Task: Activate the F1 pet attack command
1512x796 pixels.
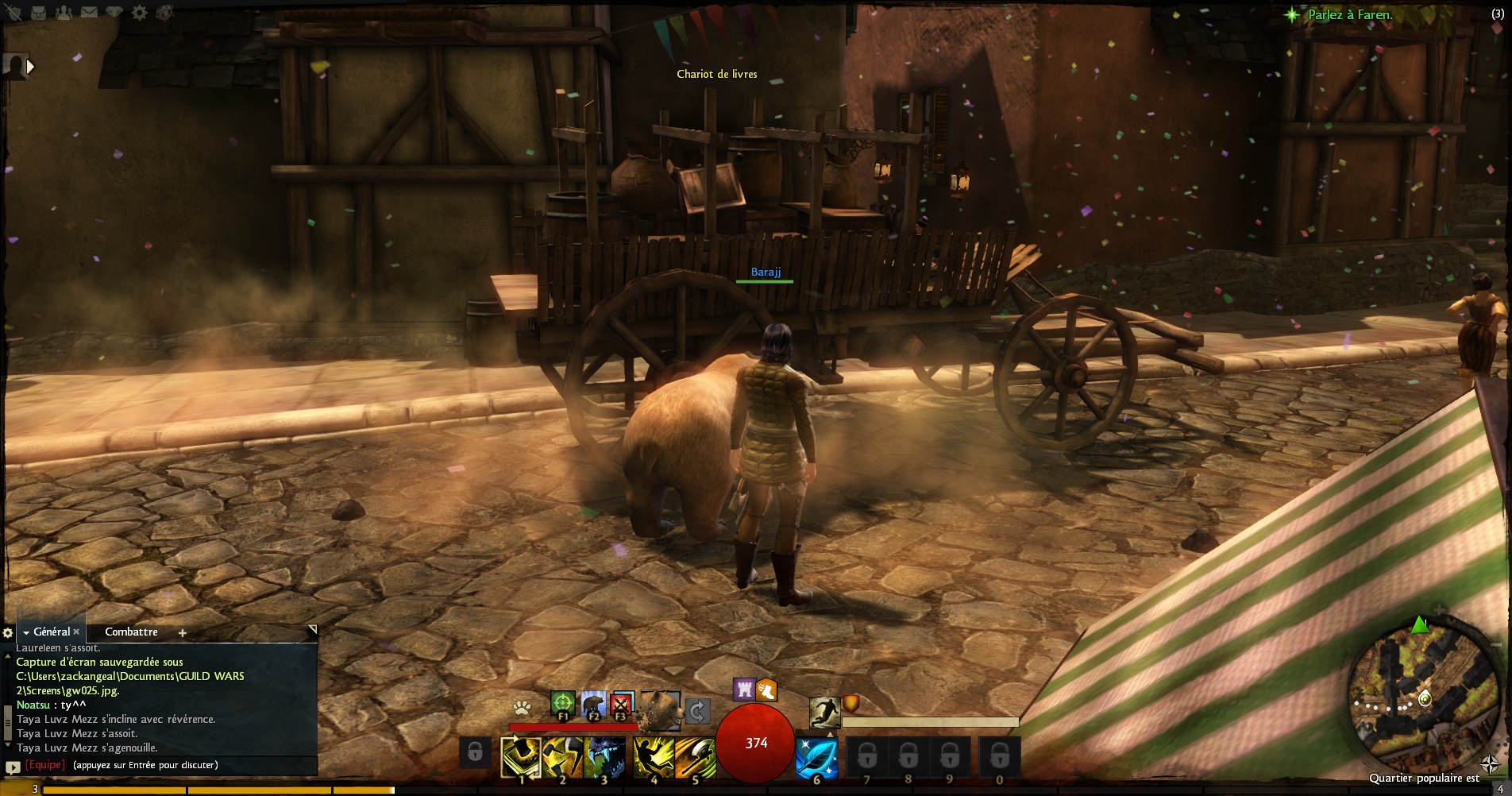Action: [562, 704]
